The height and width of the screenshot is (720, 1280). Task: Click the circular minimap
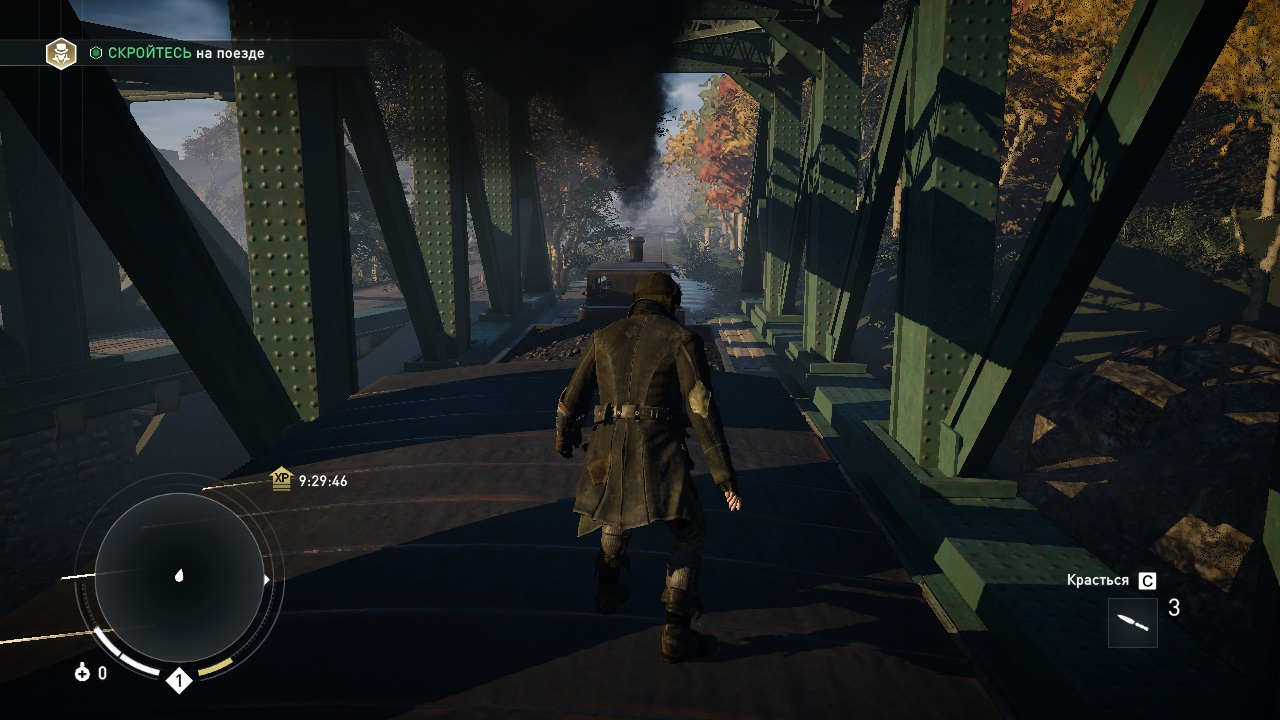[x=179, y=577]
